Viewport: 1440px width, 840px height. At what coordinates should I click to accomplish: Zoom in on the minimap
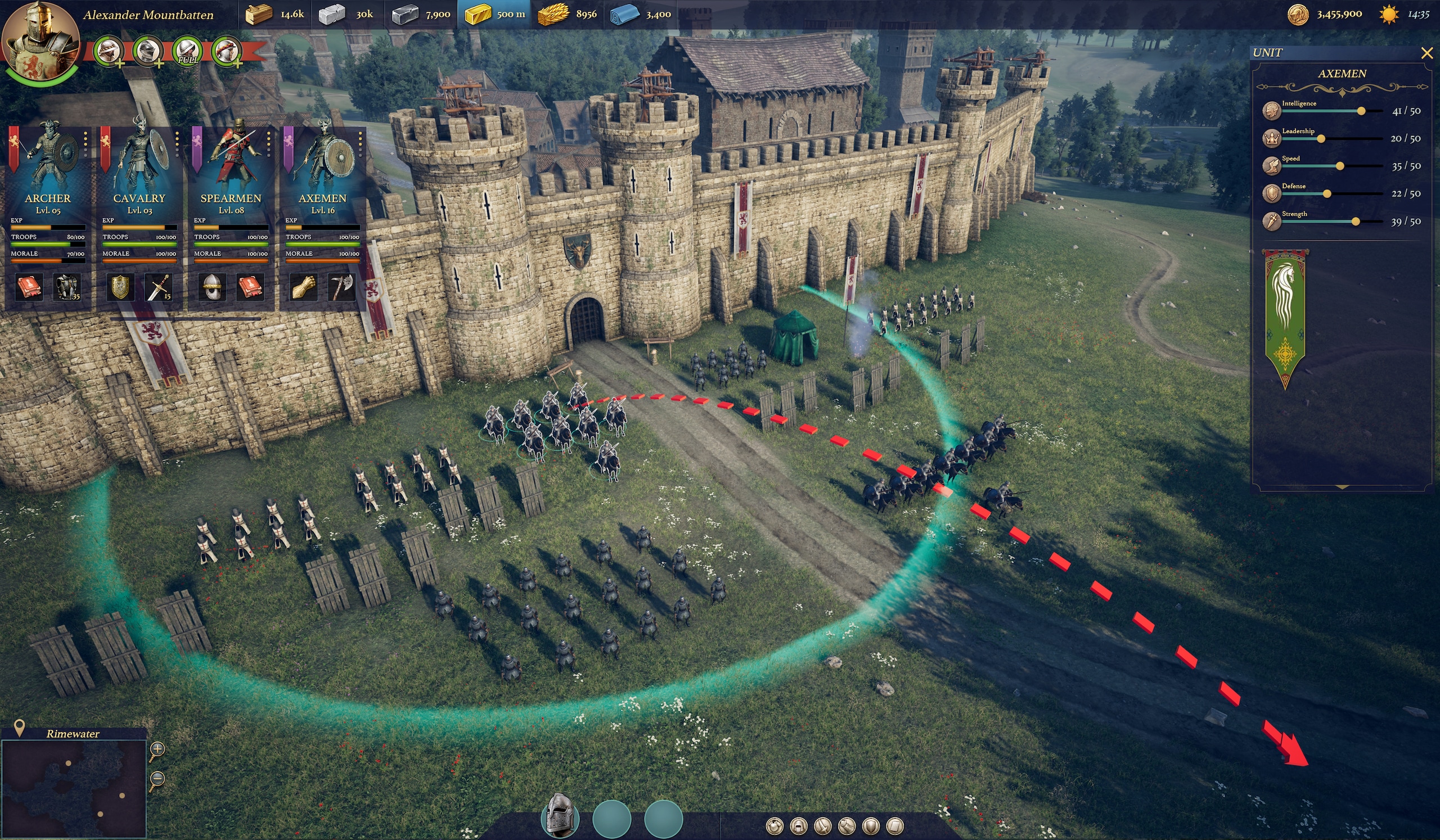[x=157, y=749]
